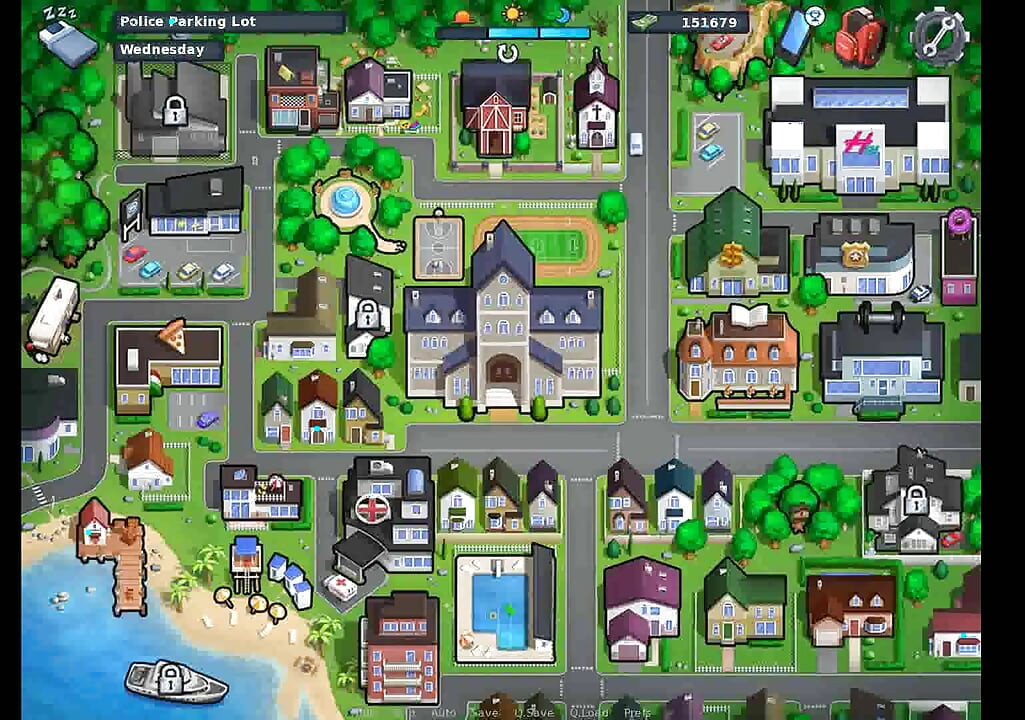Go to the mall with pink logo
The height and width of the screenshot is (720, 1025).
[857, 135]
